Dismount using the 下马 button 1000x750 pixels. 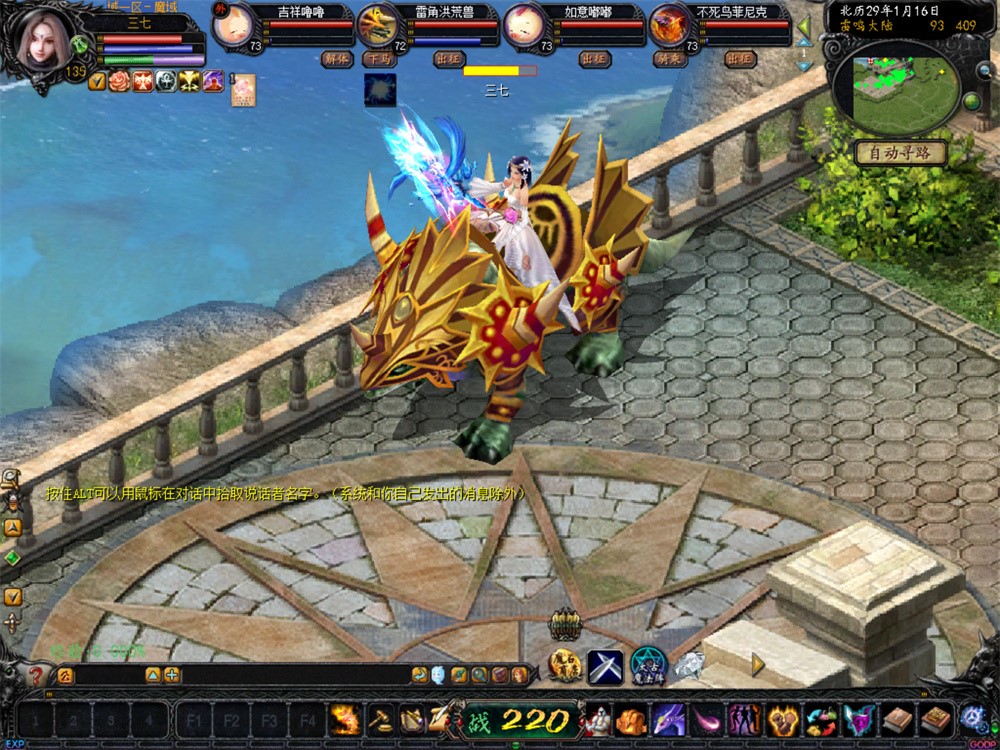click(x=377, y=58)
